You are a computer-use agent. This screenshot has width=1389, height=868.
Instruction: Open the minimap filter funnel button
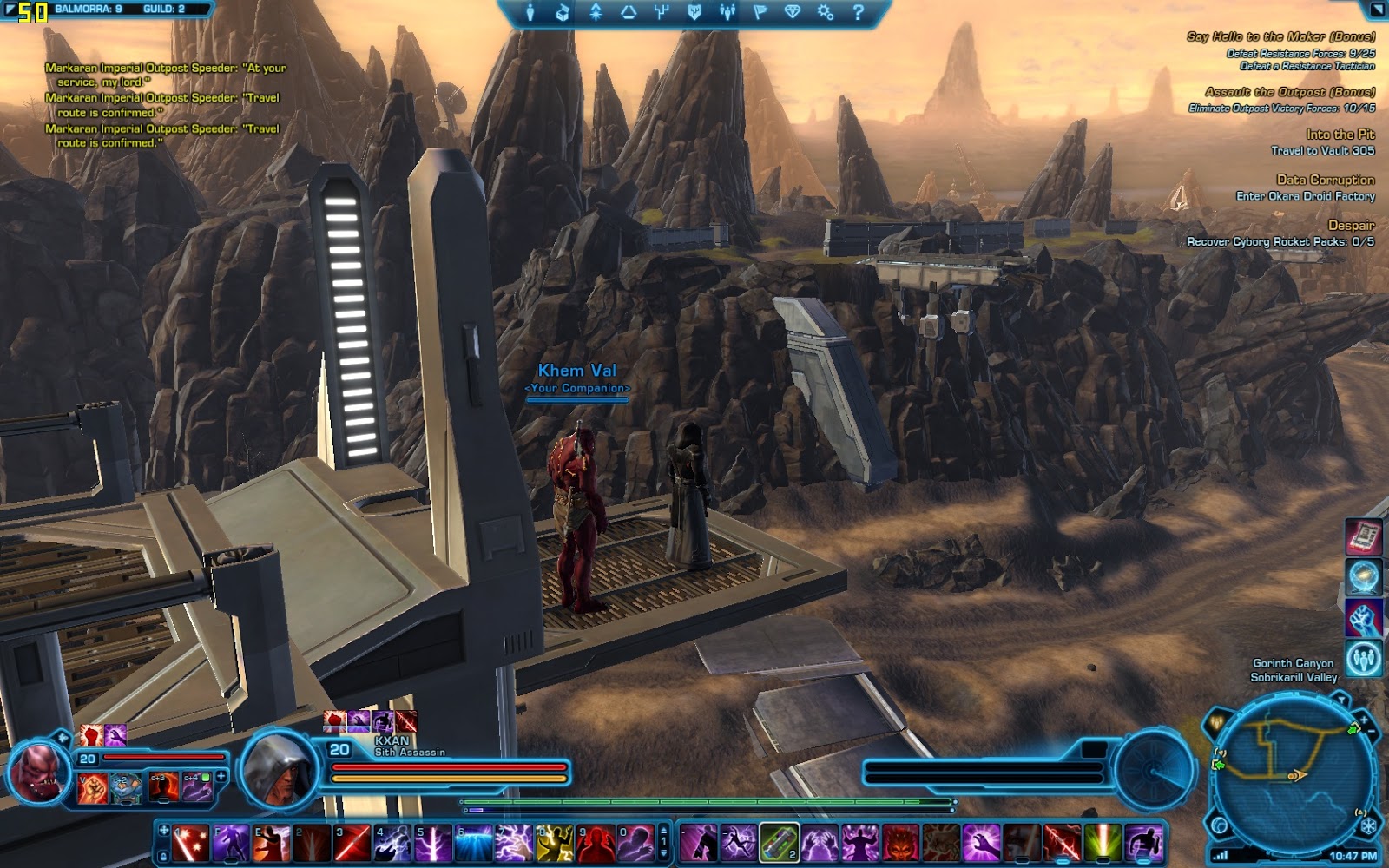pyautogui.click(x=1341, y=700)
